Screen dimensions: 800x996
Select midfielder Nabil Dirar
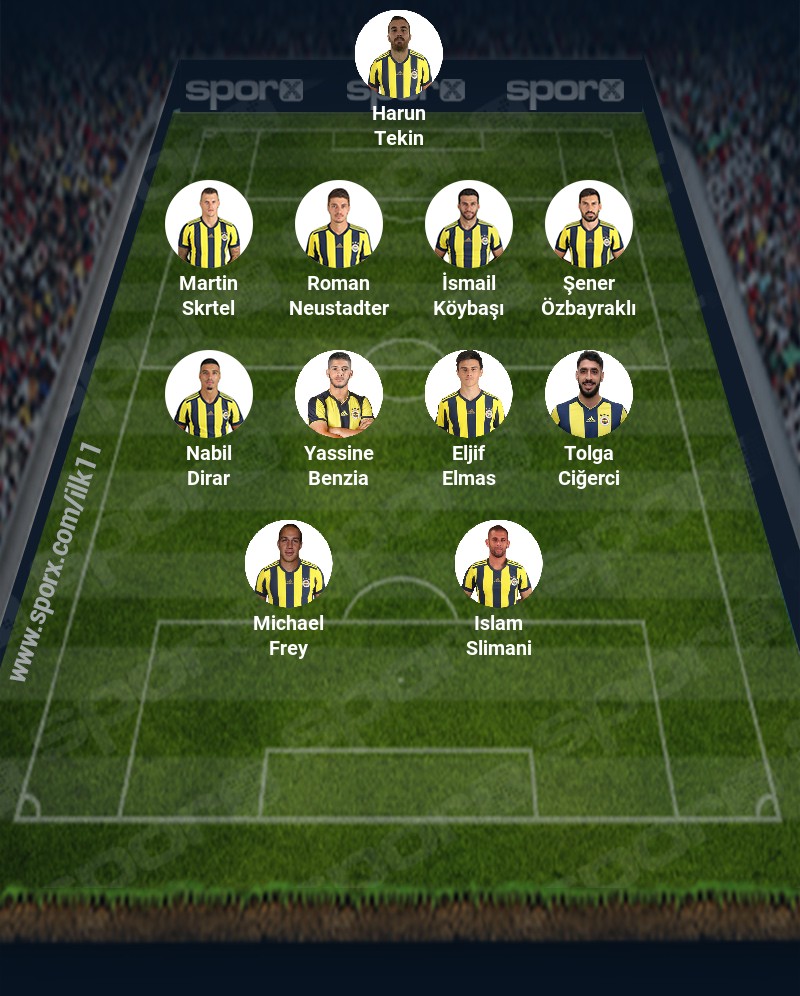209,394
